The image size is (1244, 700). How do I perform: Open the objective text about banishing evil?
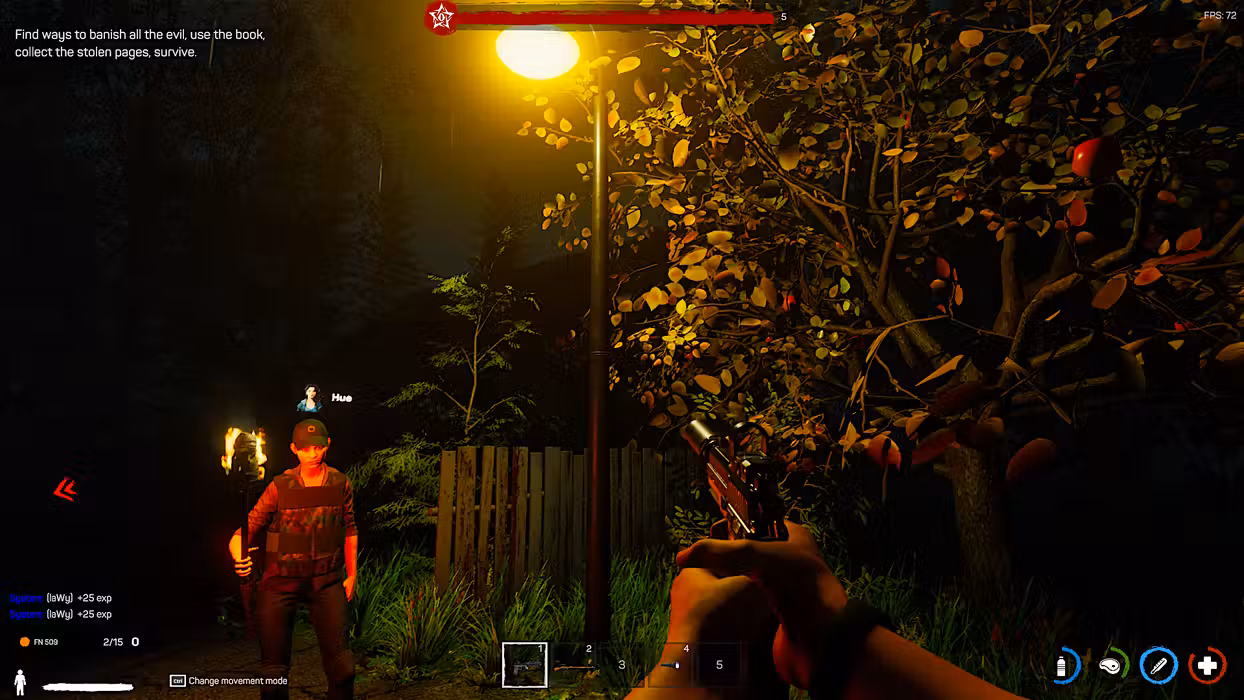click(140, 43)
